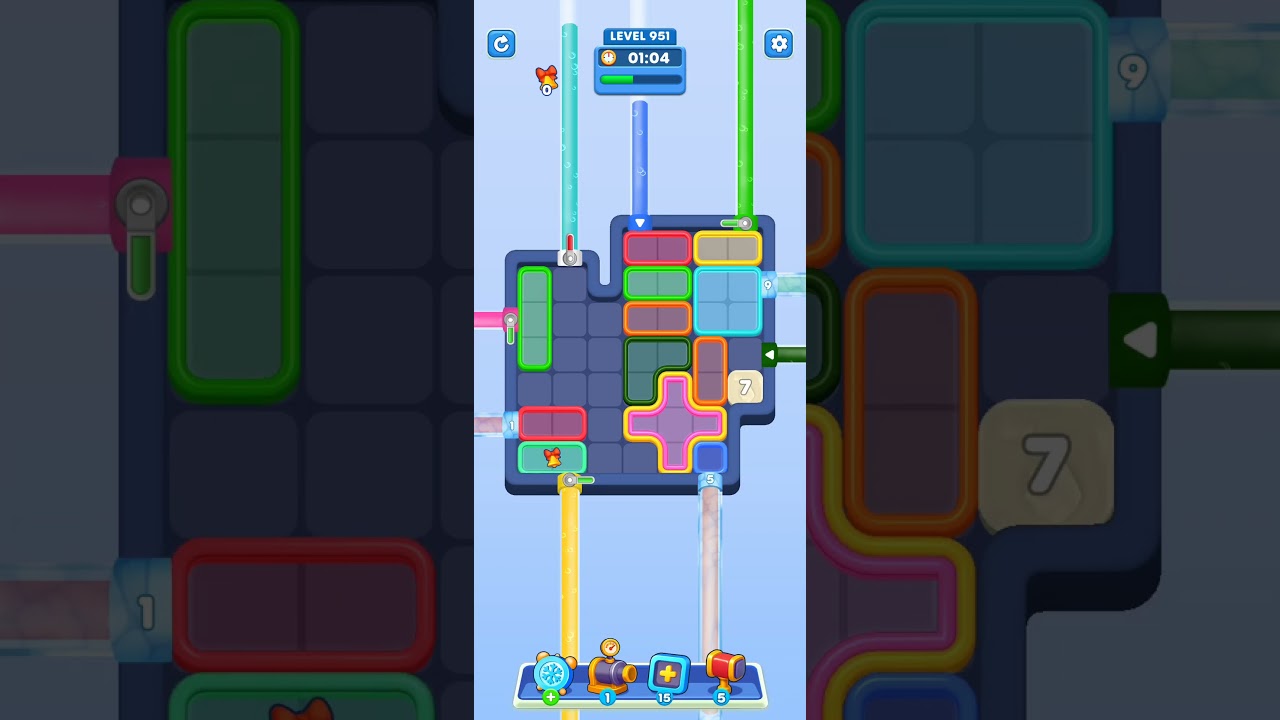Image resolution: width=1280 pixels, height=720 pixels.
Task: Tap the restart level icon
Action: pyautogui.click(x=501, y=44)
